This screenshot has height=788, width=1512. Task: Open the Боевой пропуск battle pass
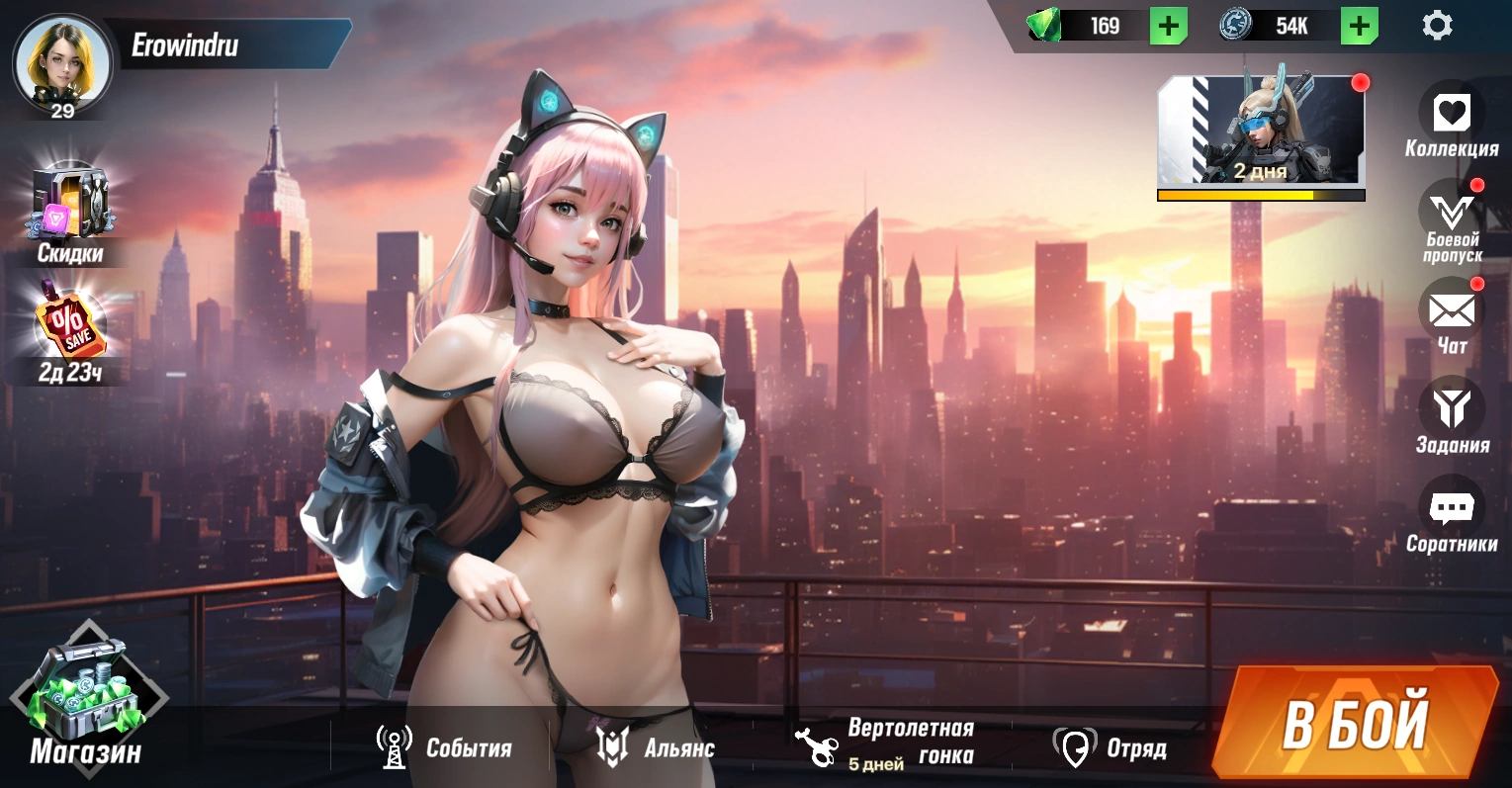[x=1451, y=214]
